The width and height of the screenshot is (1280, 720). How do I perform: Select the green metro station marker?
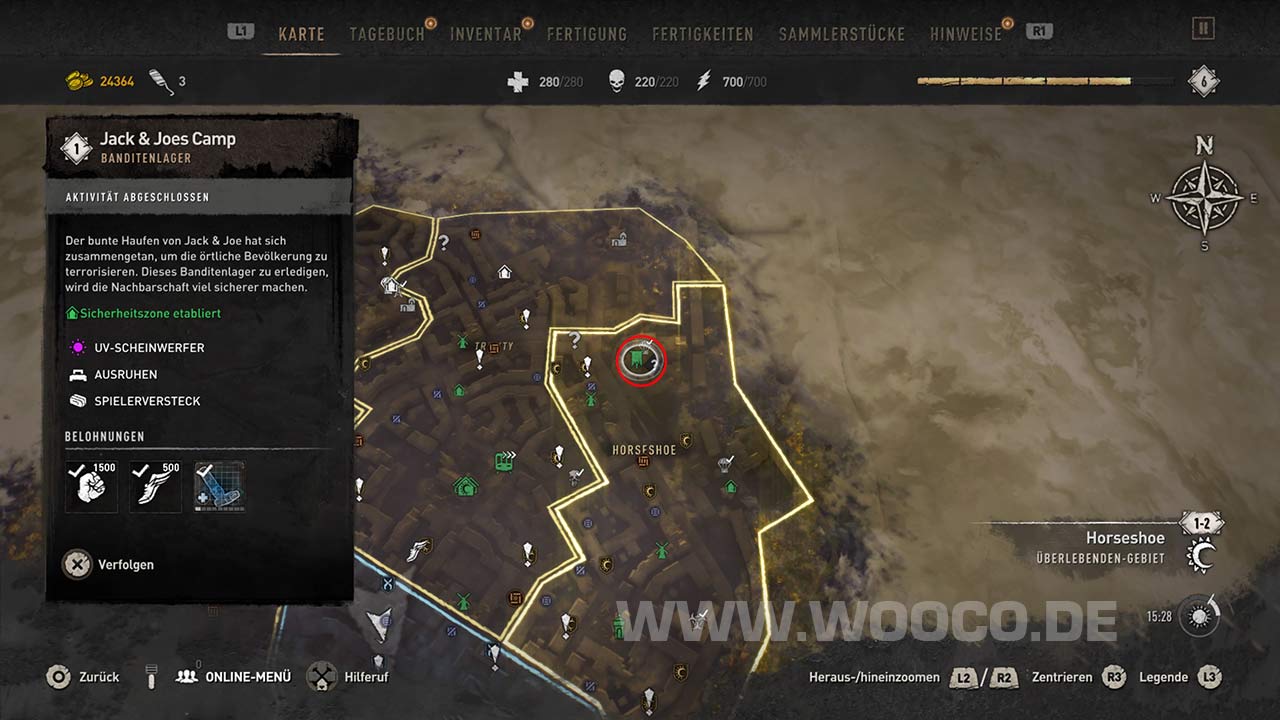tap(504, 461)
